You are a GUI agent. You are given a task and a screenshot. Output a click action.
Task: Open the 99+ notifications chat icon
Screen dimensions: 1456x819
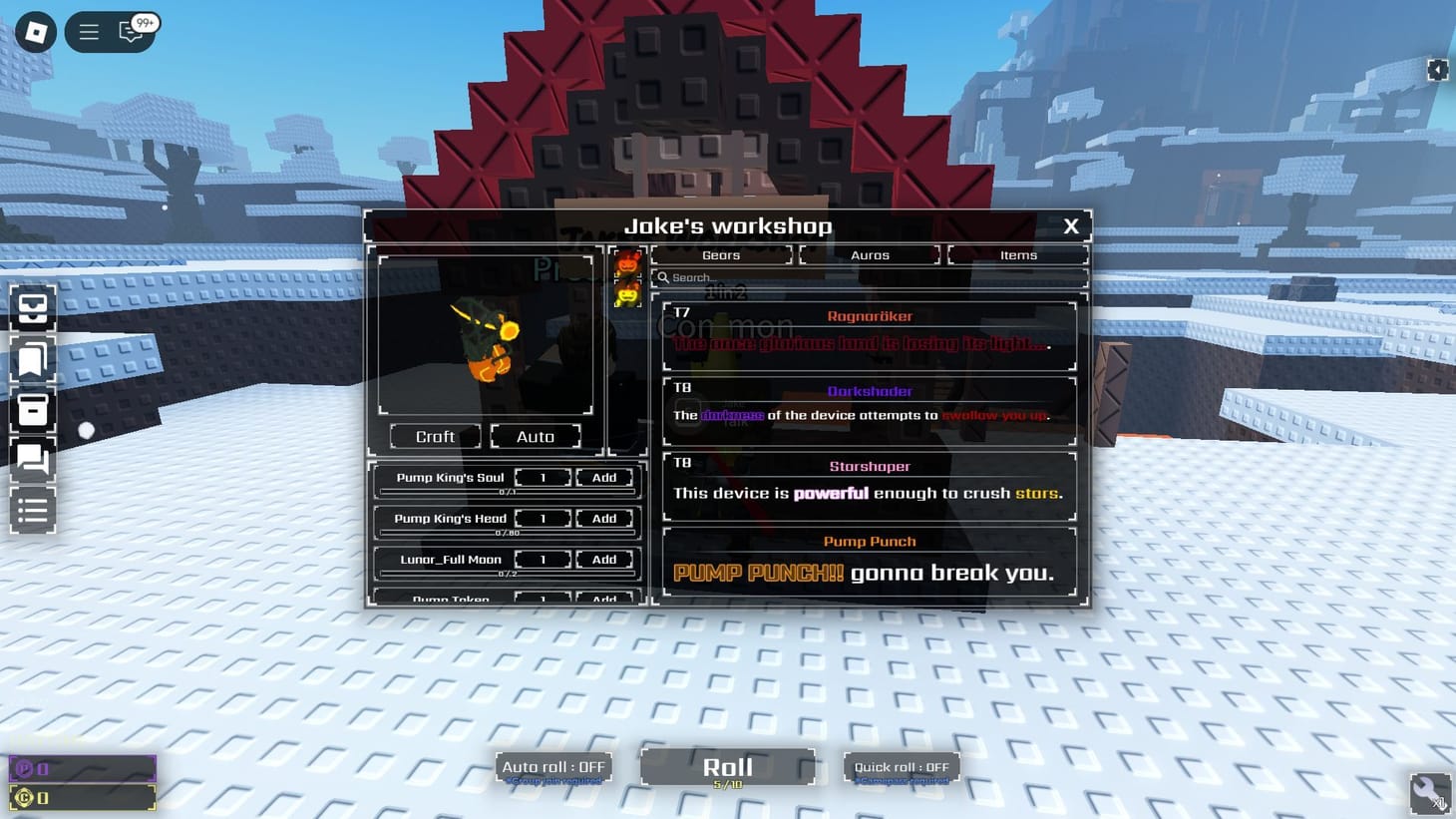[x=130, y=31]
